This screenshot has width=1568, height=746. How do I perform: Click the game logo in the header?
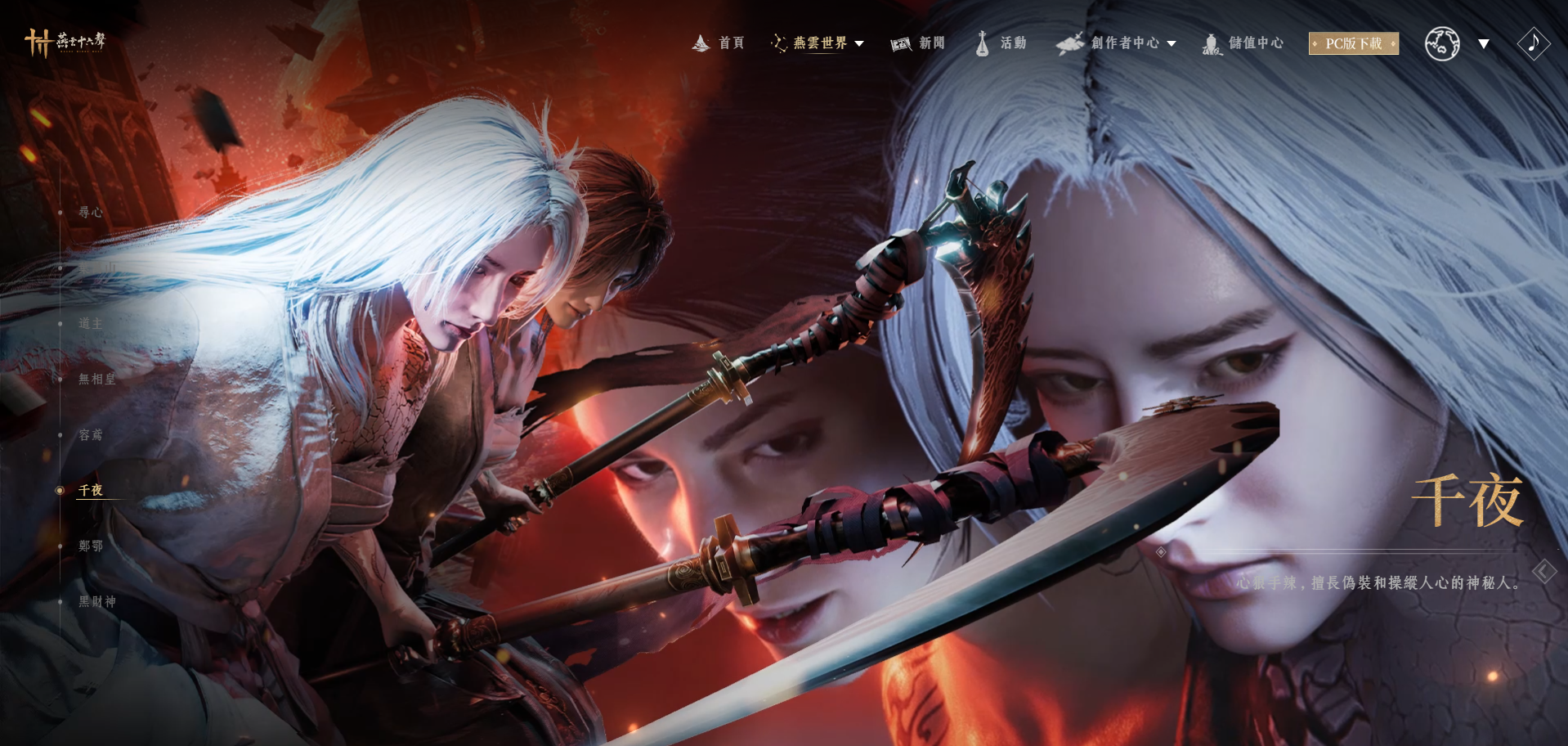pyautogui.click(x=65, y=42)
